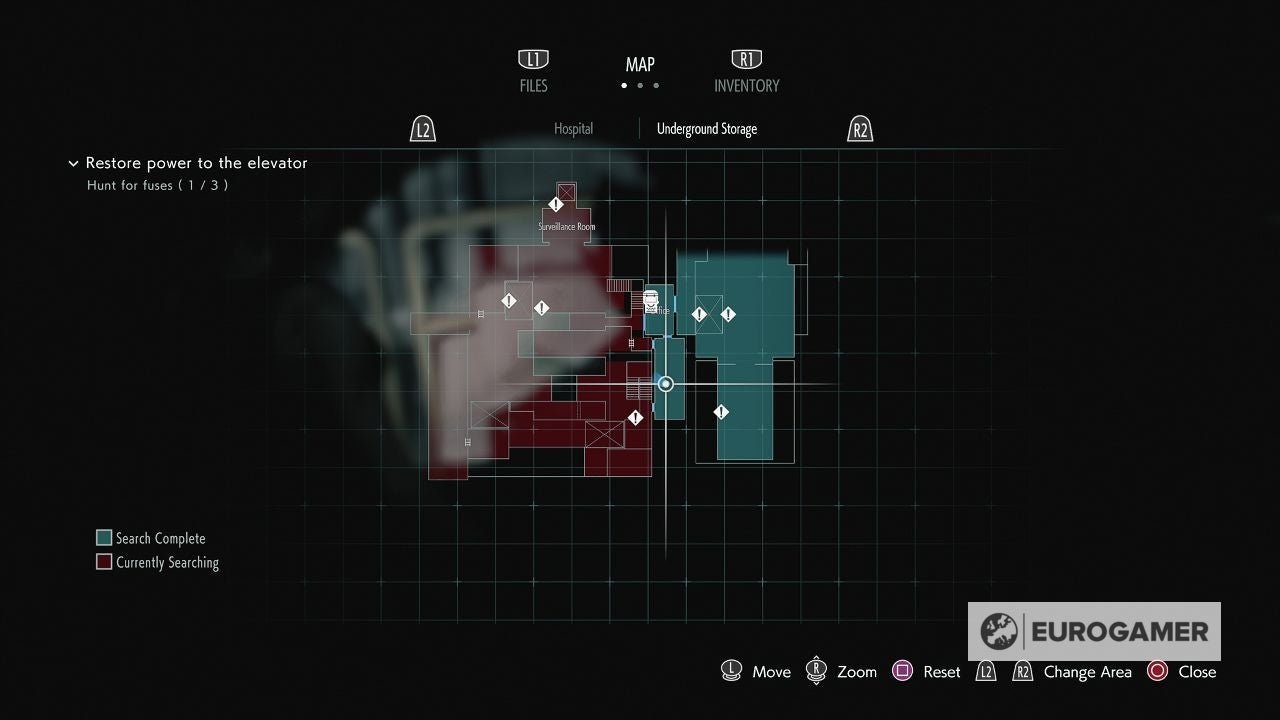
Task: Click the L-stick Move icon
Action: (x=731, y=670)
